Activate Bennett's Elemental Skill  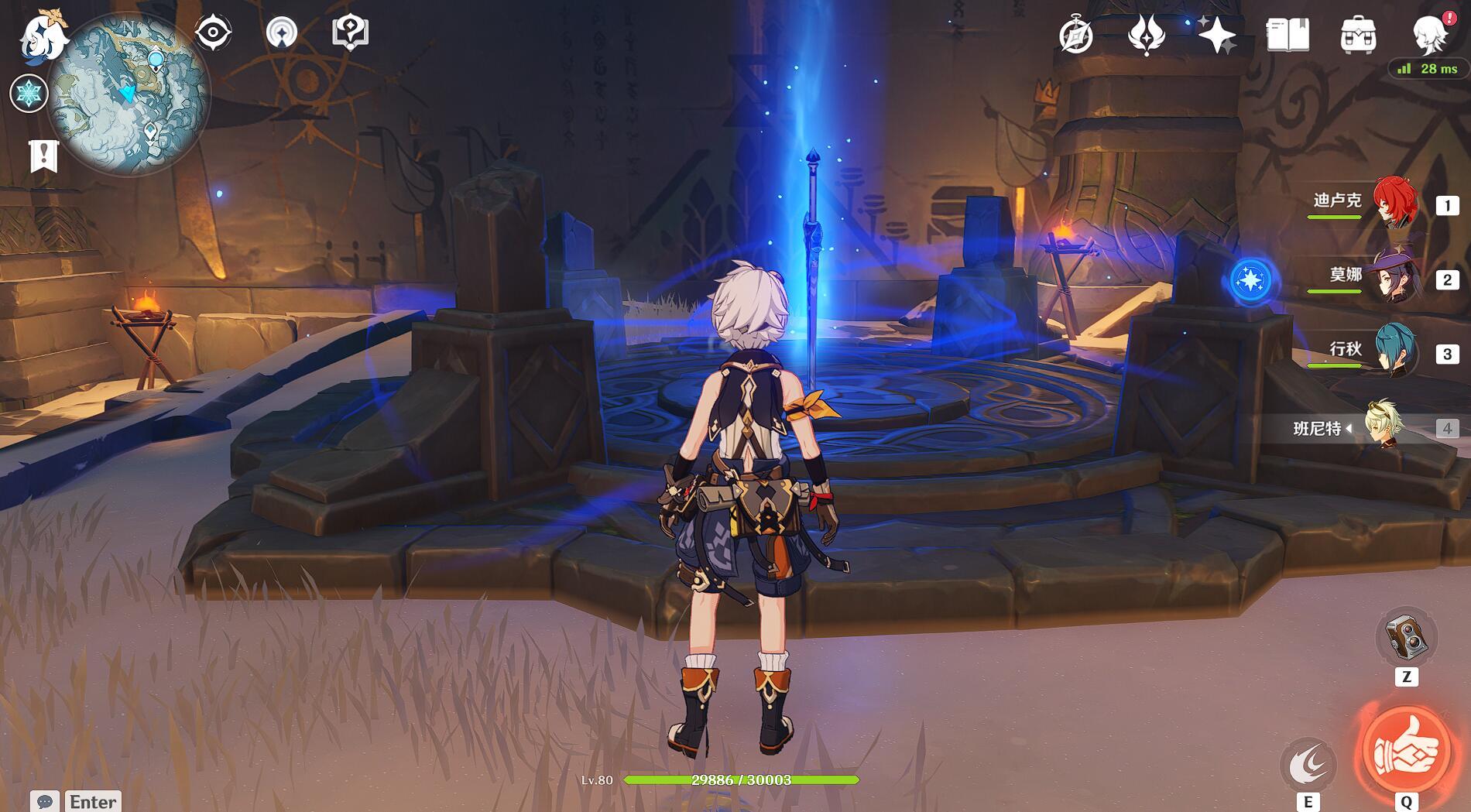(x=1308, y=765)
